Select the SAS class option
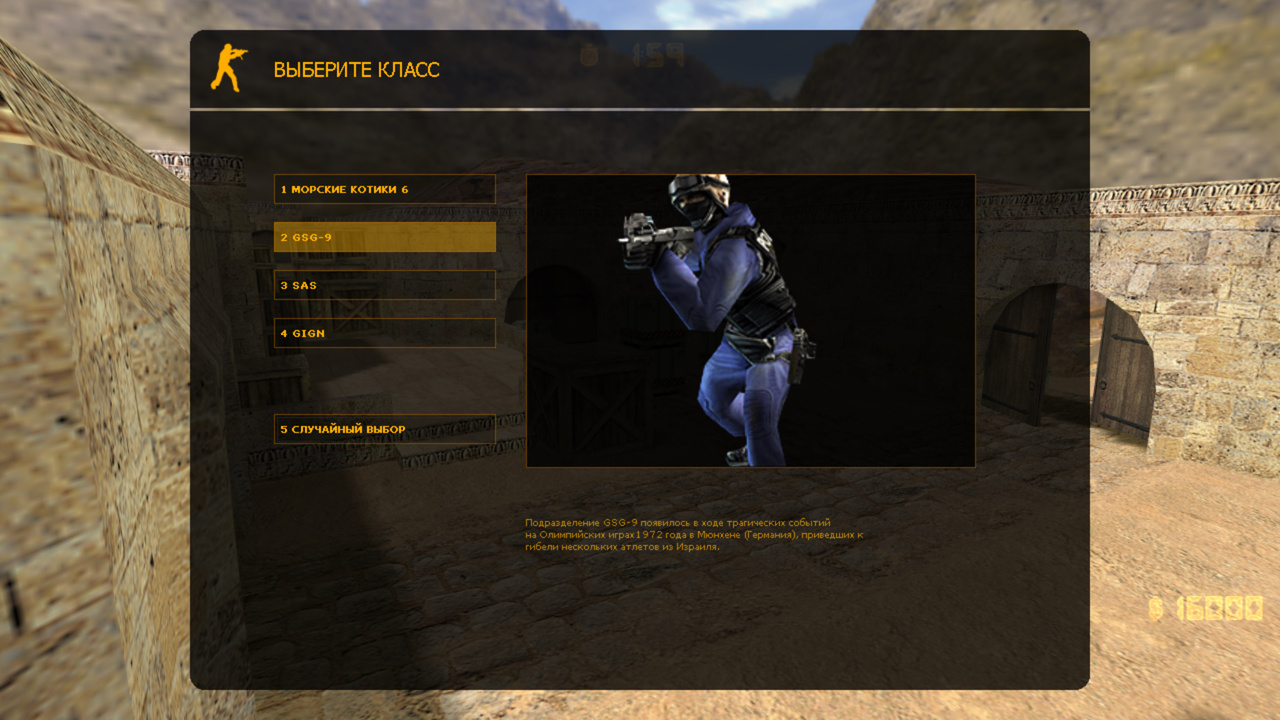Image resolution: width=1280 pixels, height=720 pixels. (384, 284)
